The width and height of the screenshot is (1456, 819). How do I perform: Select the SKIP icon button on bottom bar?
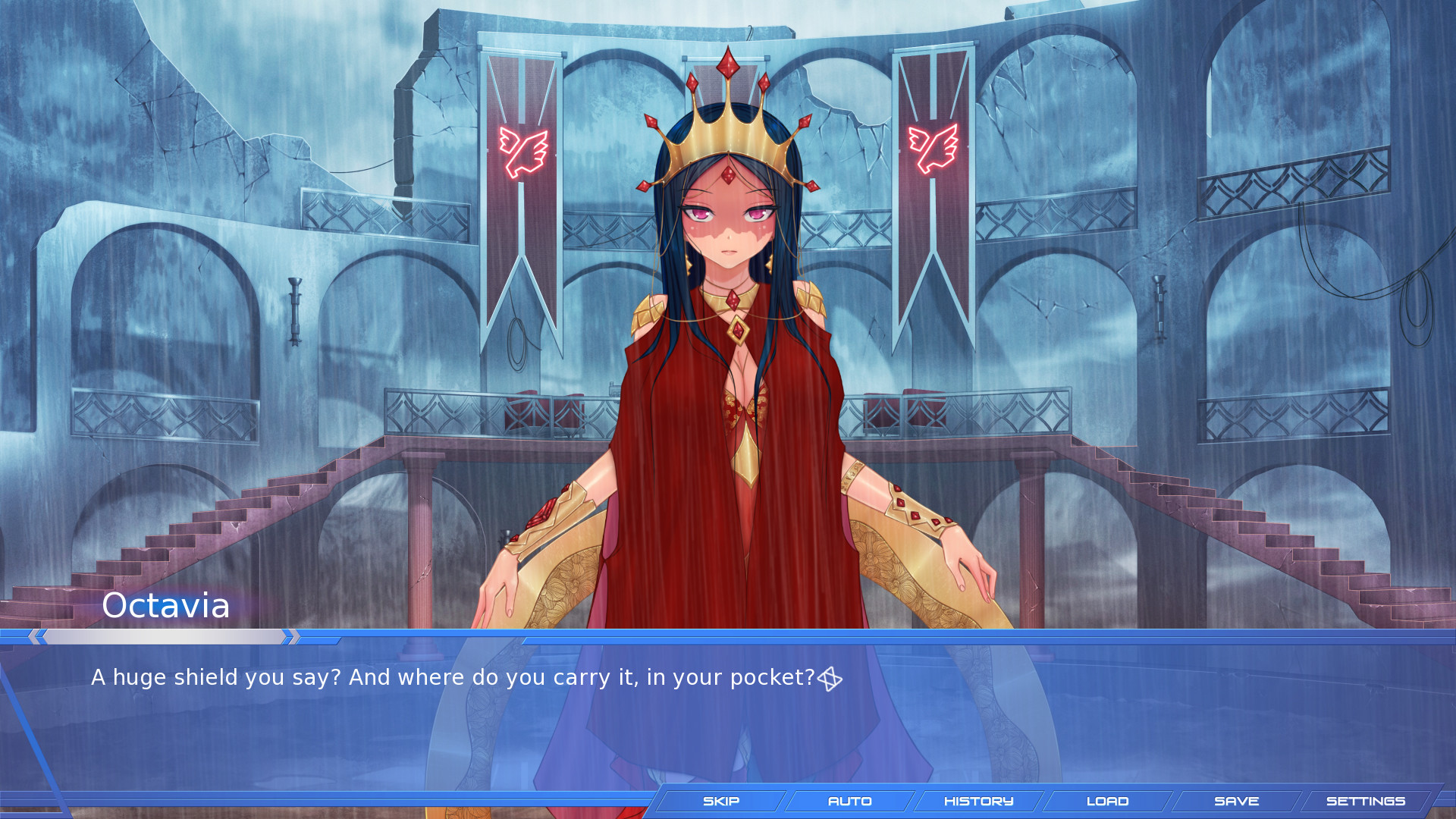click(720, 801)
